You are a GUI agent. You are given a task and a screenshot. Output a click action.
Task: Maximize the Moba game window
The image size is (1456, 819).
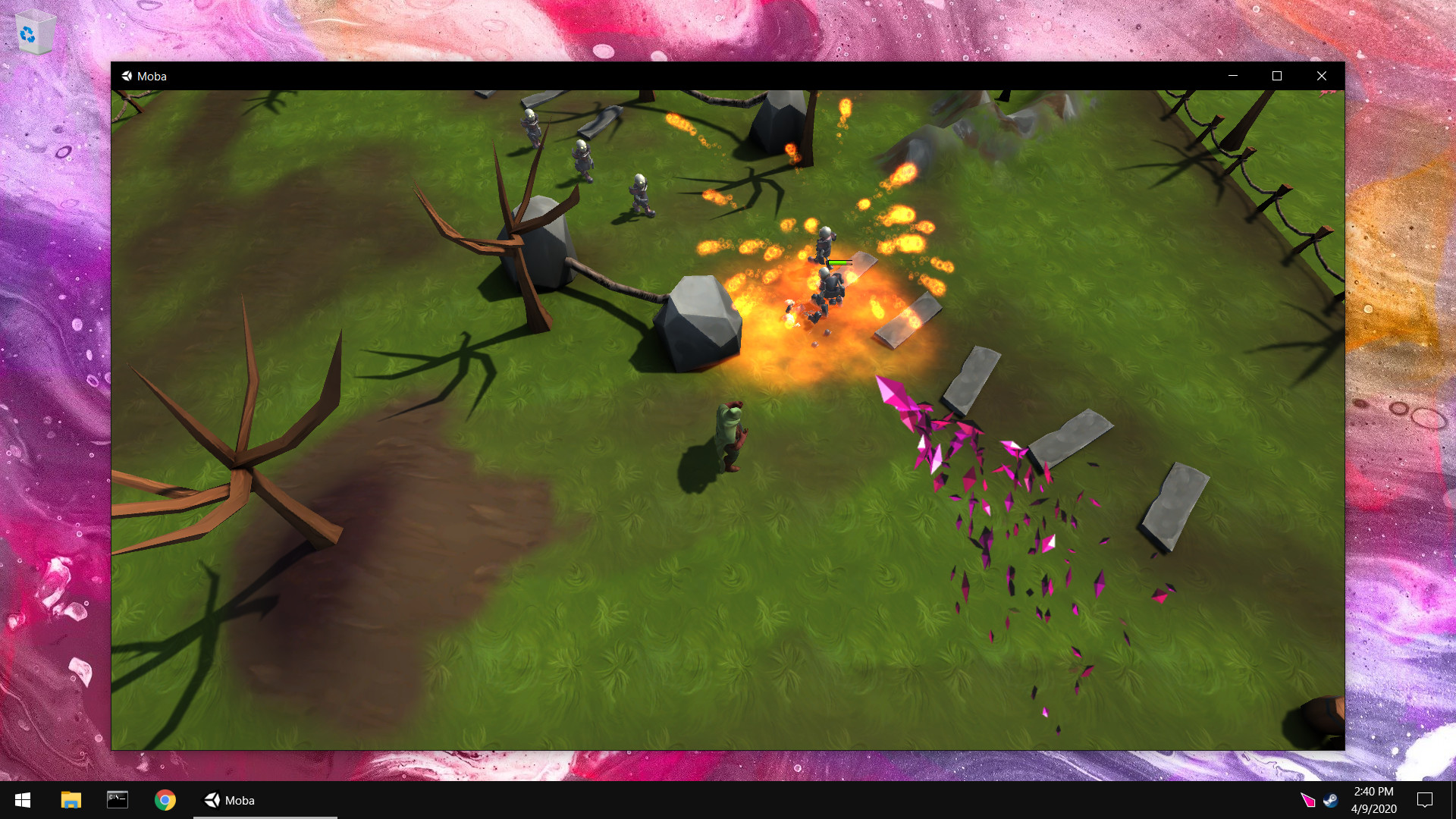coord(1277,76)
